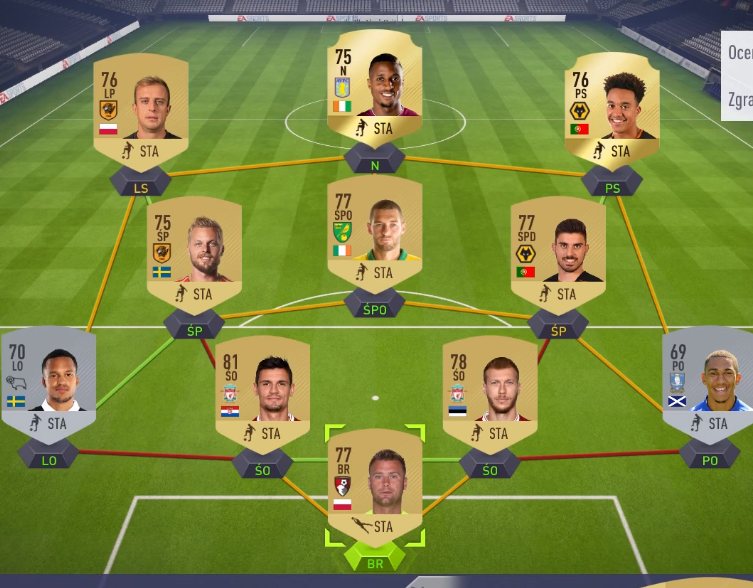
Task: Choose the 81-rated ŚO Liverpool defender card
Action: (262, 391)
